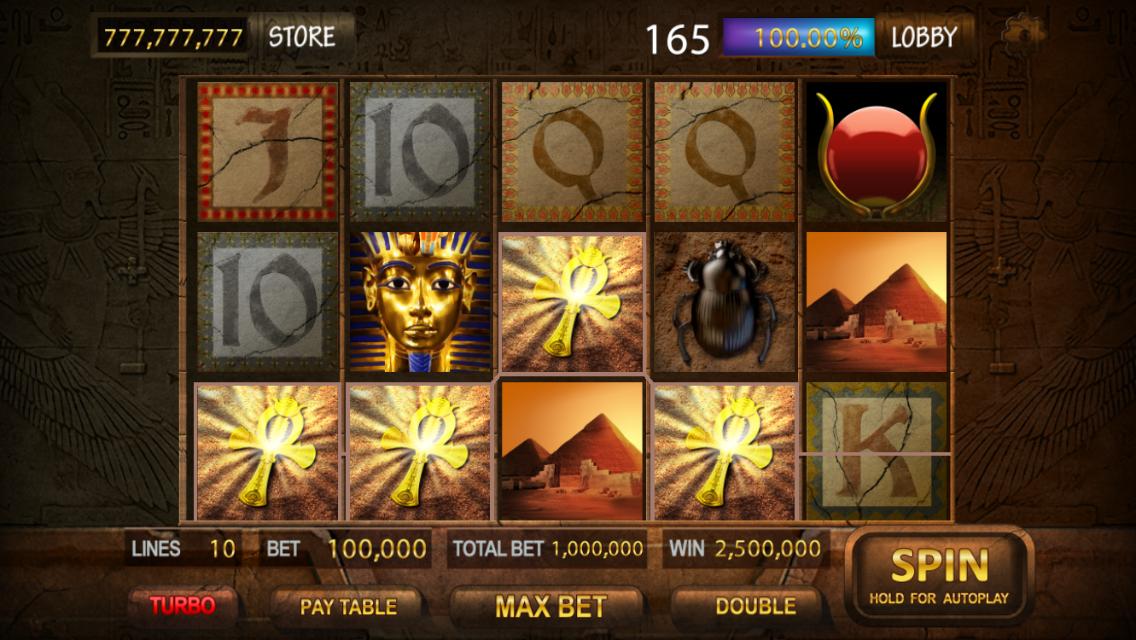Return to the LOBBY
This screenshot has height=640, width=1136.
tap(923, 38)
